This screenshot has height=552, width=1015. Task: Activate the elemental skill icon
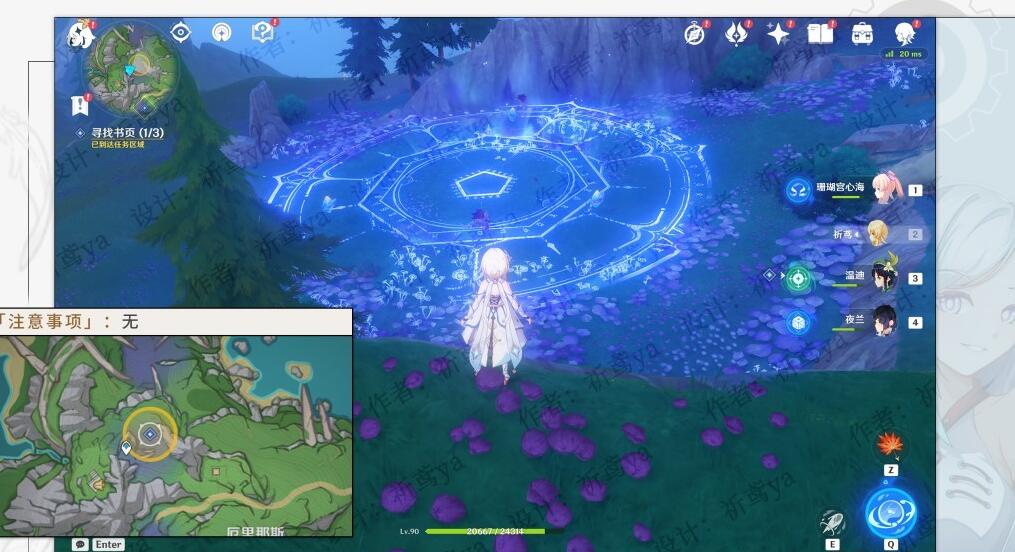832,521
